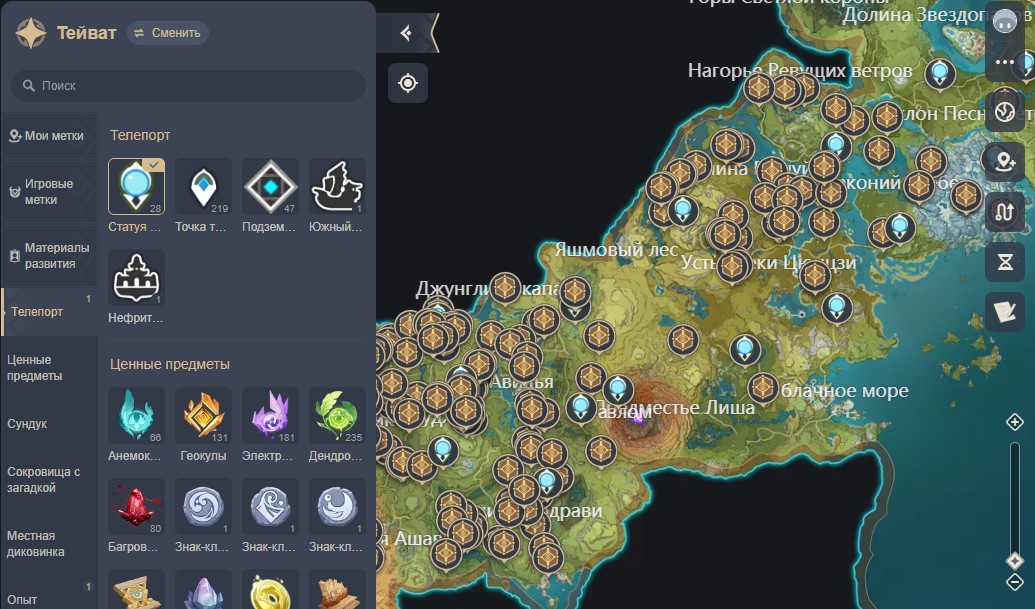Enable the Подземелье marker filter
This screenshot has height=609, width=1035.
coord(270,187)
